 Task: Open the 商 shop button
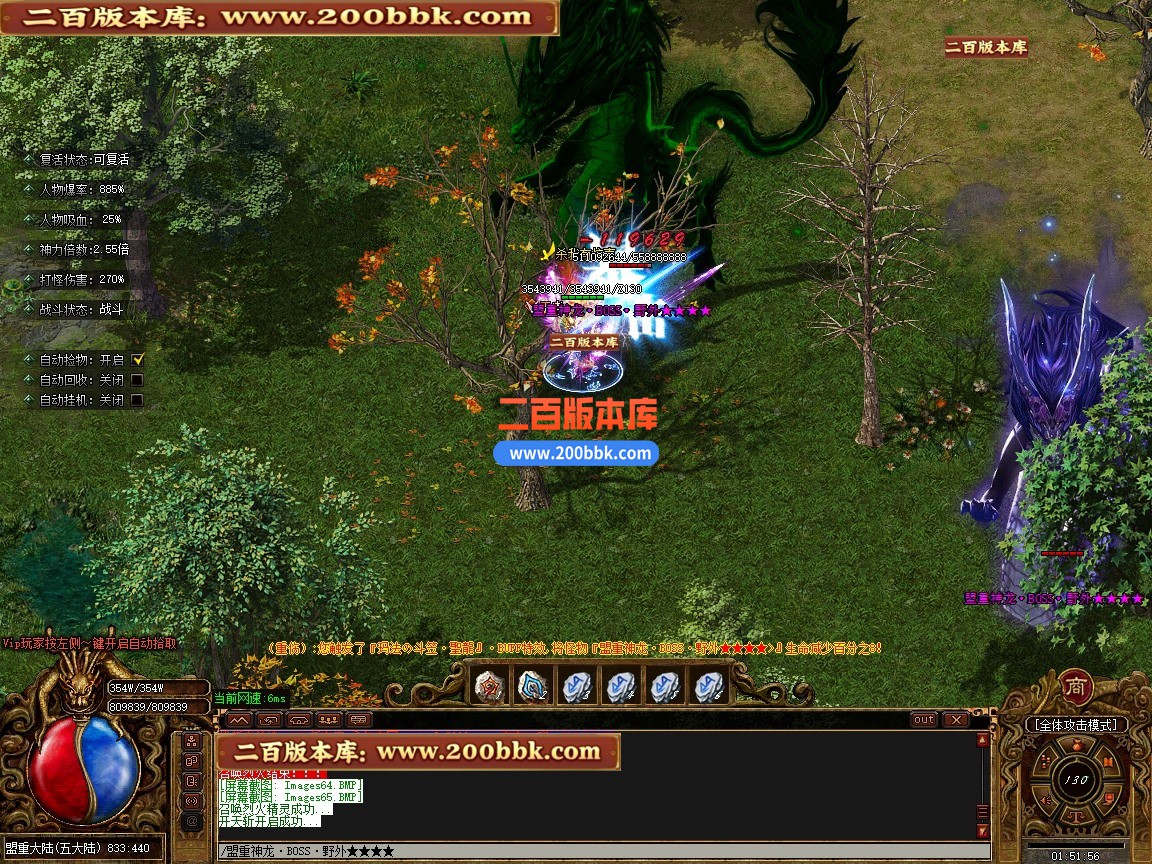click(x=1076, y=687)
